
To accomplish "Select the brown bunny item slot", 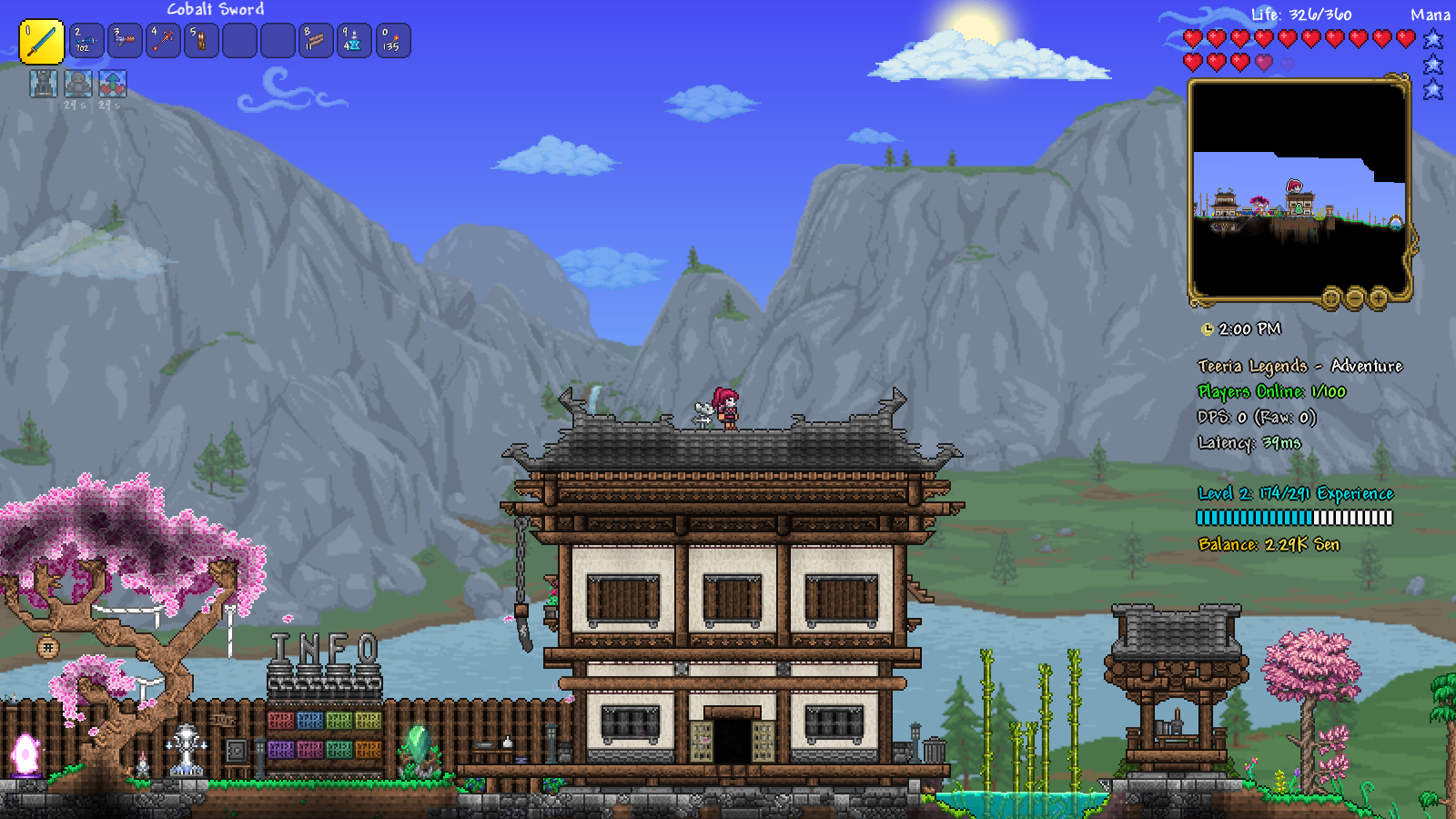I will (x=201, y=41).
